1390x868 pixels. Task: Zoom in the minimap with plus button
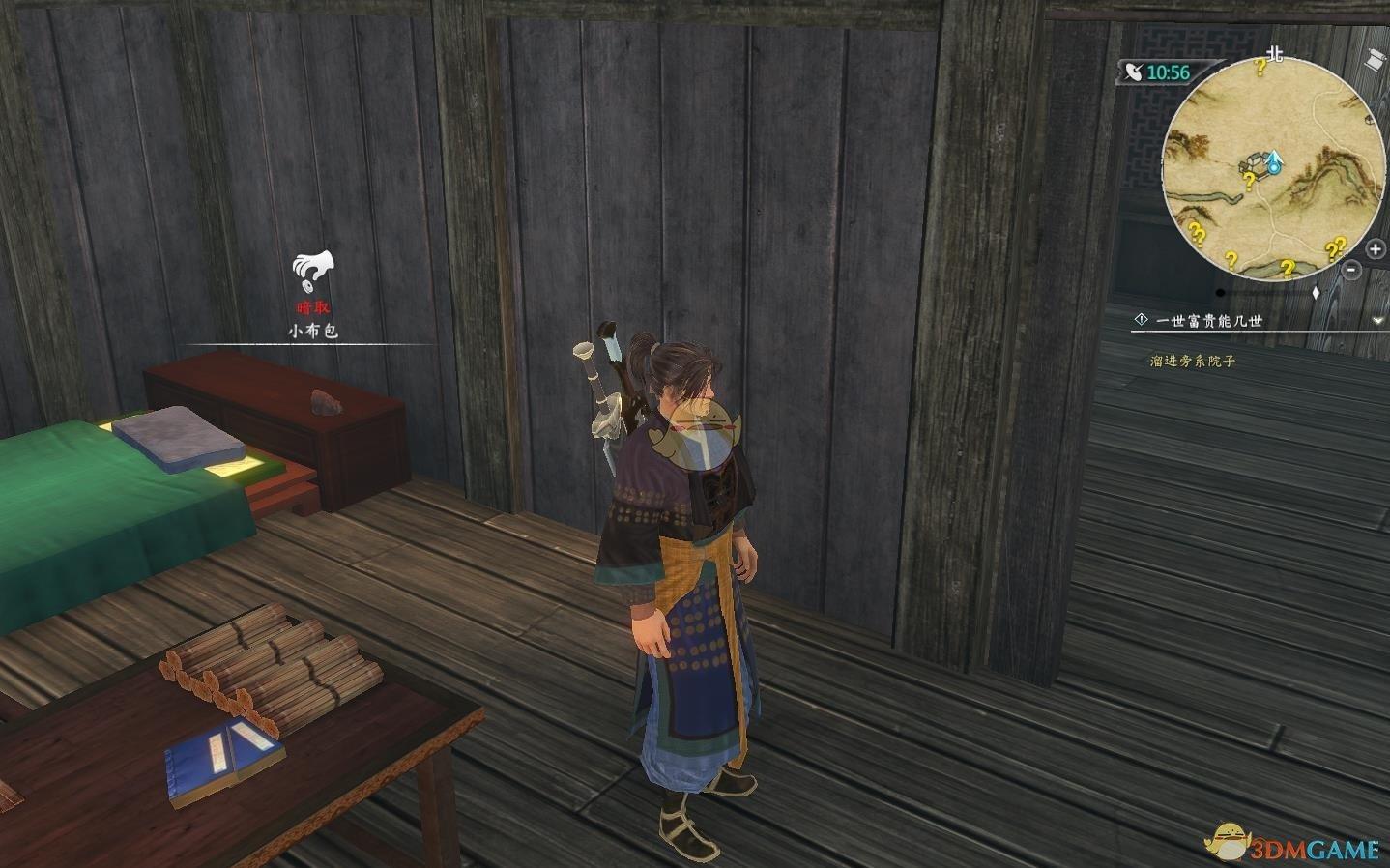[x=1376, y=250]
